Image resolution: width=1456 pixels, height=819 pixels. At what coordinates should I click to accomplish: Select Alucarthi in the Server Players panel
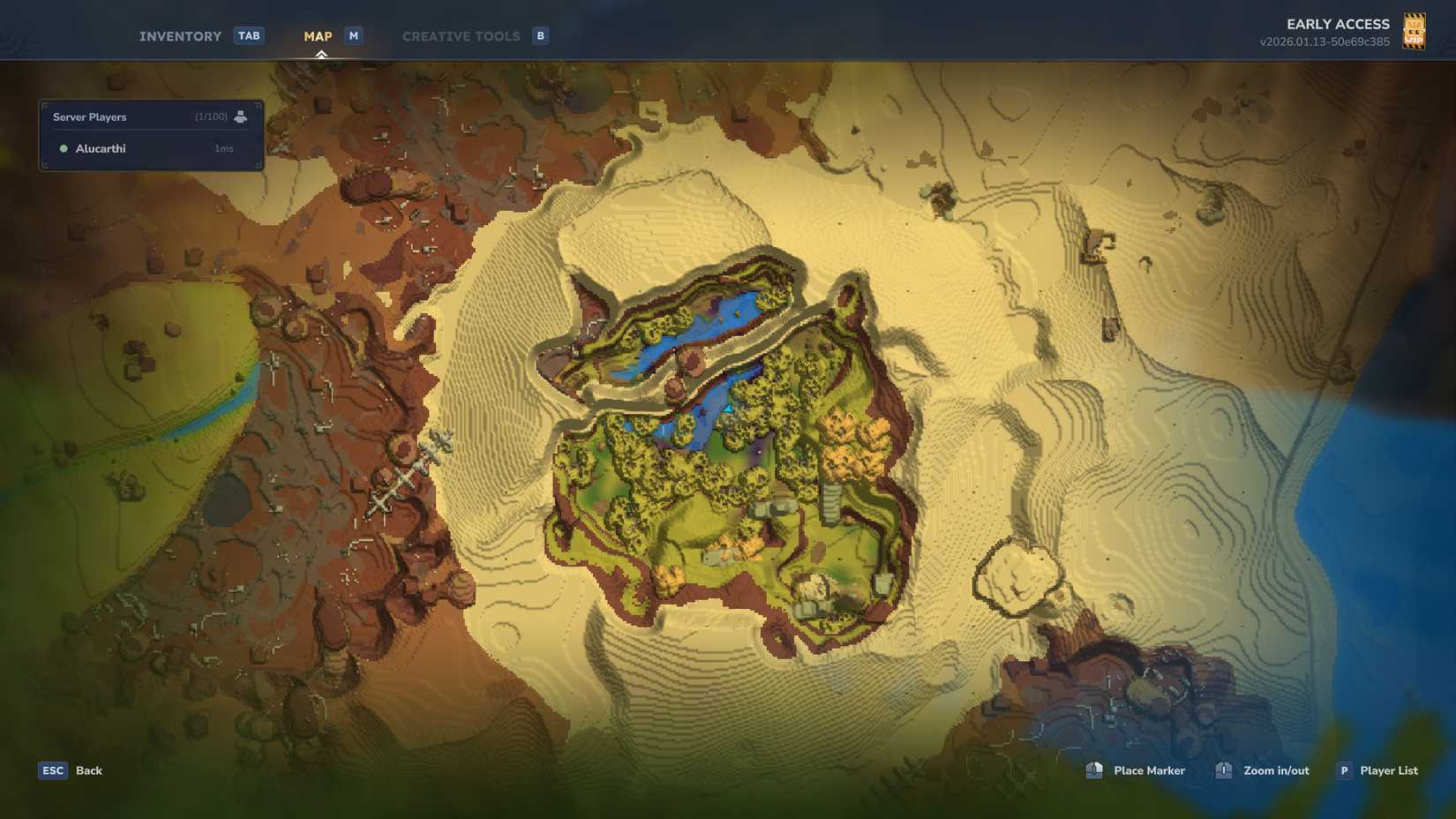(100, 148)
